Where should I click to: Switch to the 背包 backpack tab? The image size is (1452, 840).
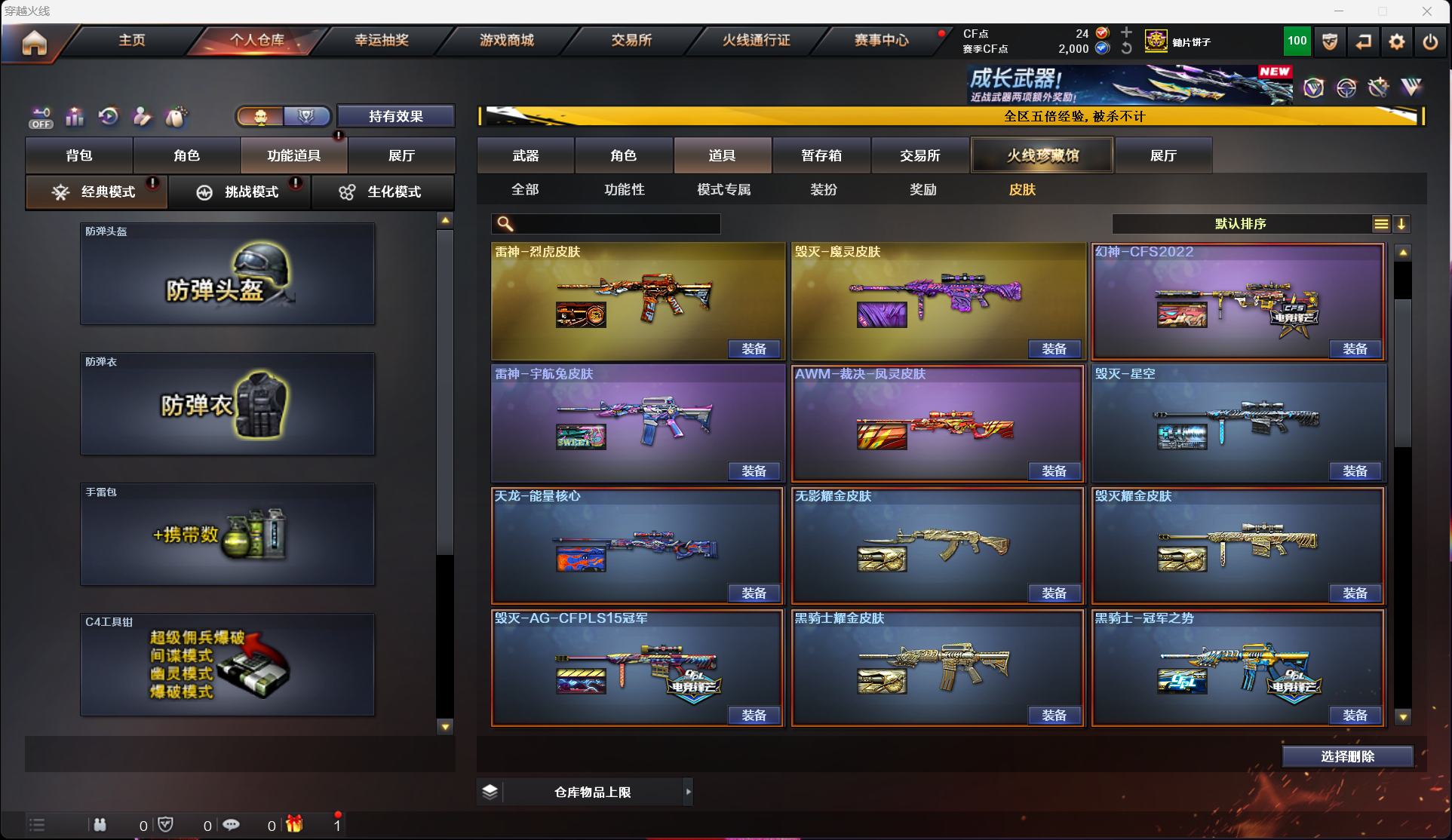79,155
